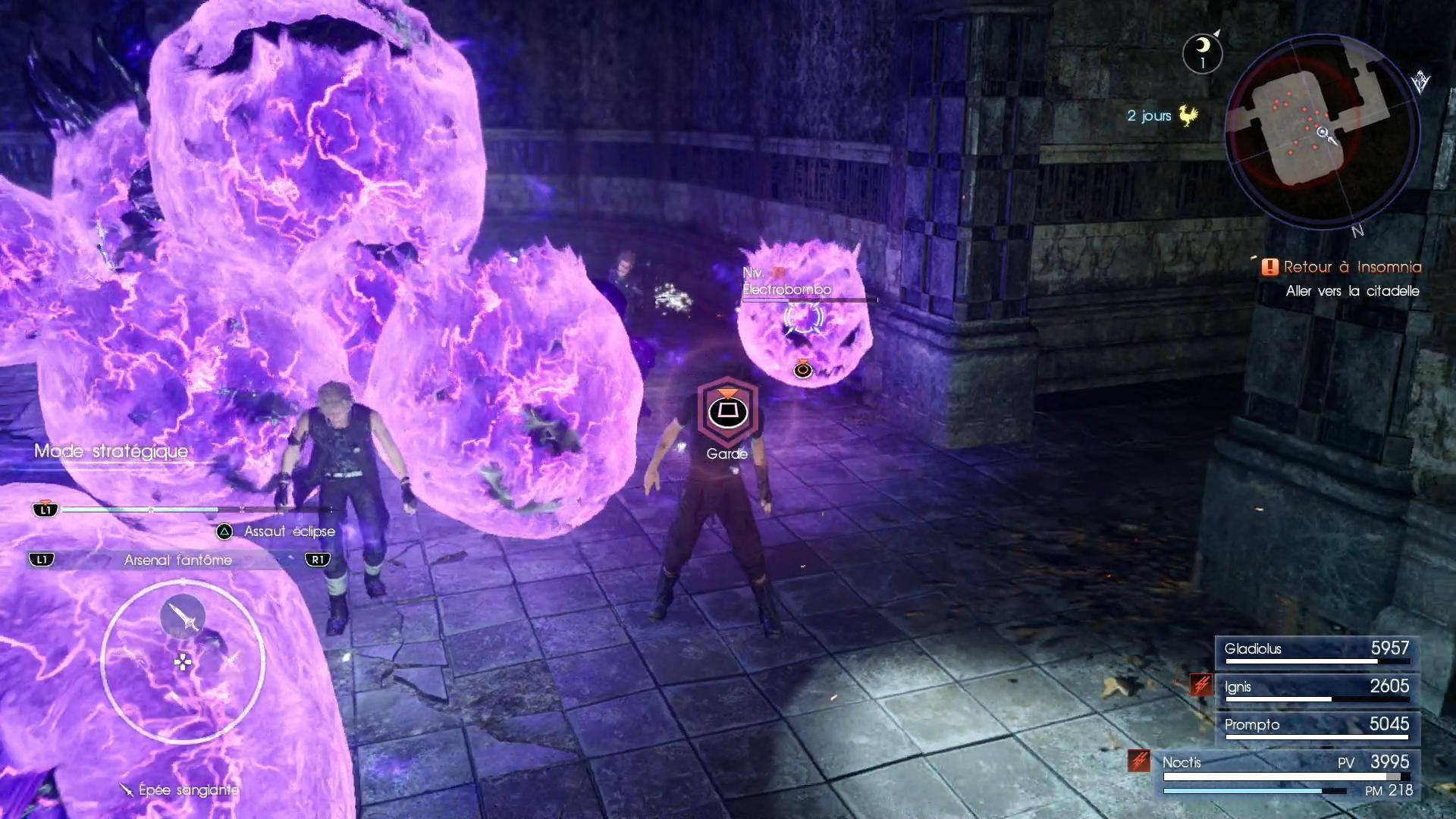Activate the Arsenal fantôme bar
This screenshot has height=819, width=1456.
click(179, 560)
